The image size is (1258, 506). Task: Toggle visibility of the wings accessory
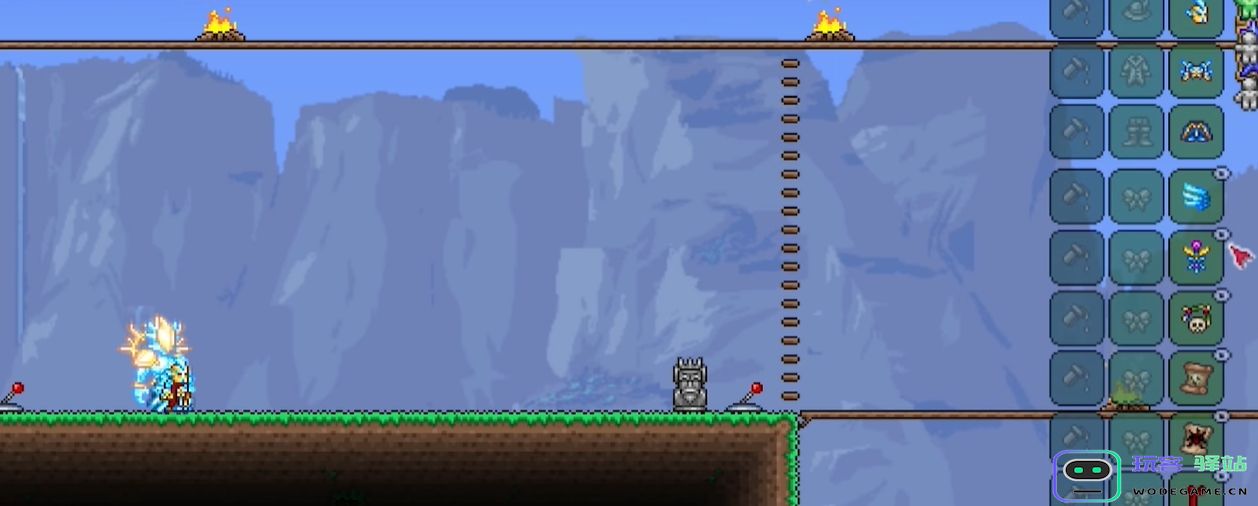[x=1220, y=174]
